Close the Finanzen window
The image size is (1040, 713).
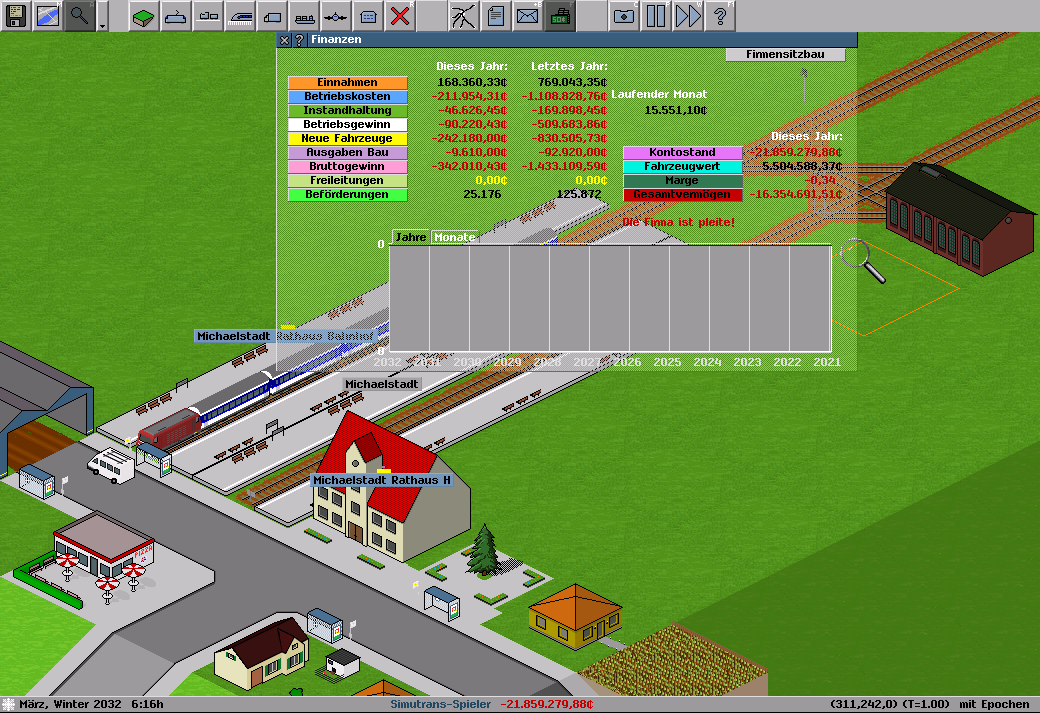click(x=285, y=40)
